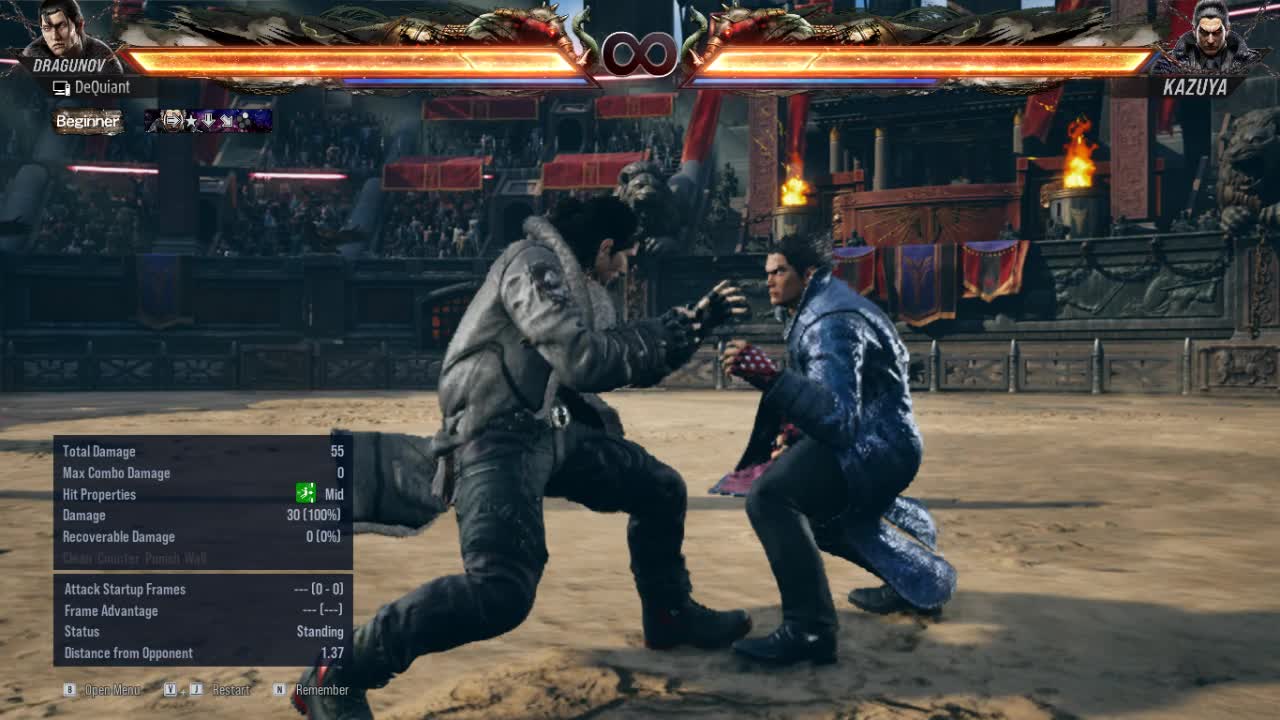Open the command icon banner beside Beginner
This screenshot has height=720, width=1280.
click(x=208, y=121)
